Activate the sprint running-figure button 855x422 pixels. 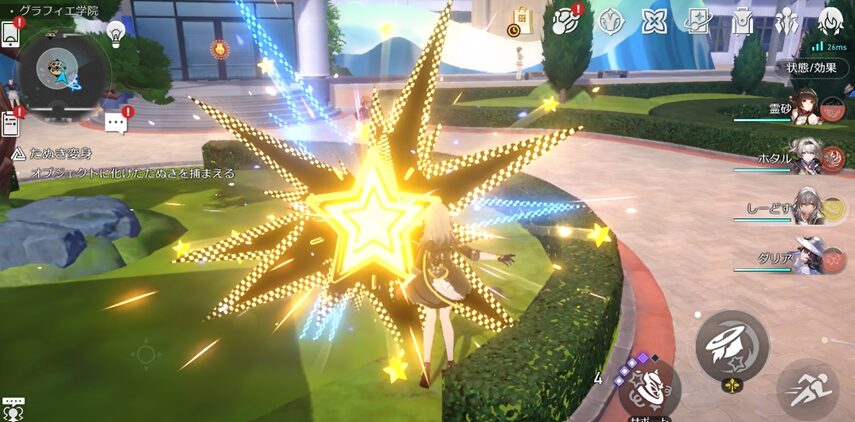(808, 389)
